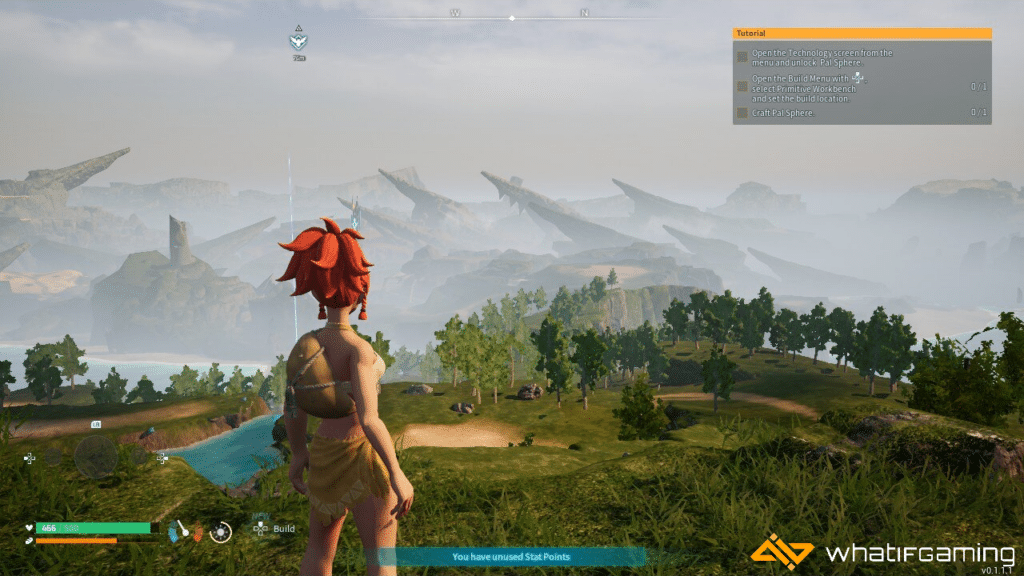Open the Build menu label
1024x576 pixels.
tap(284, 529)
